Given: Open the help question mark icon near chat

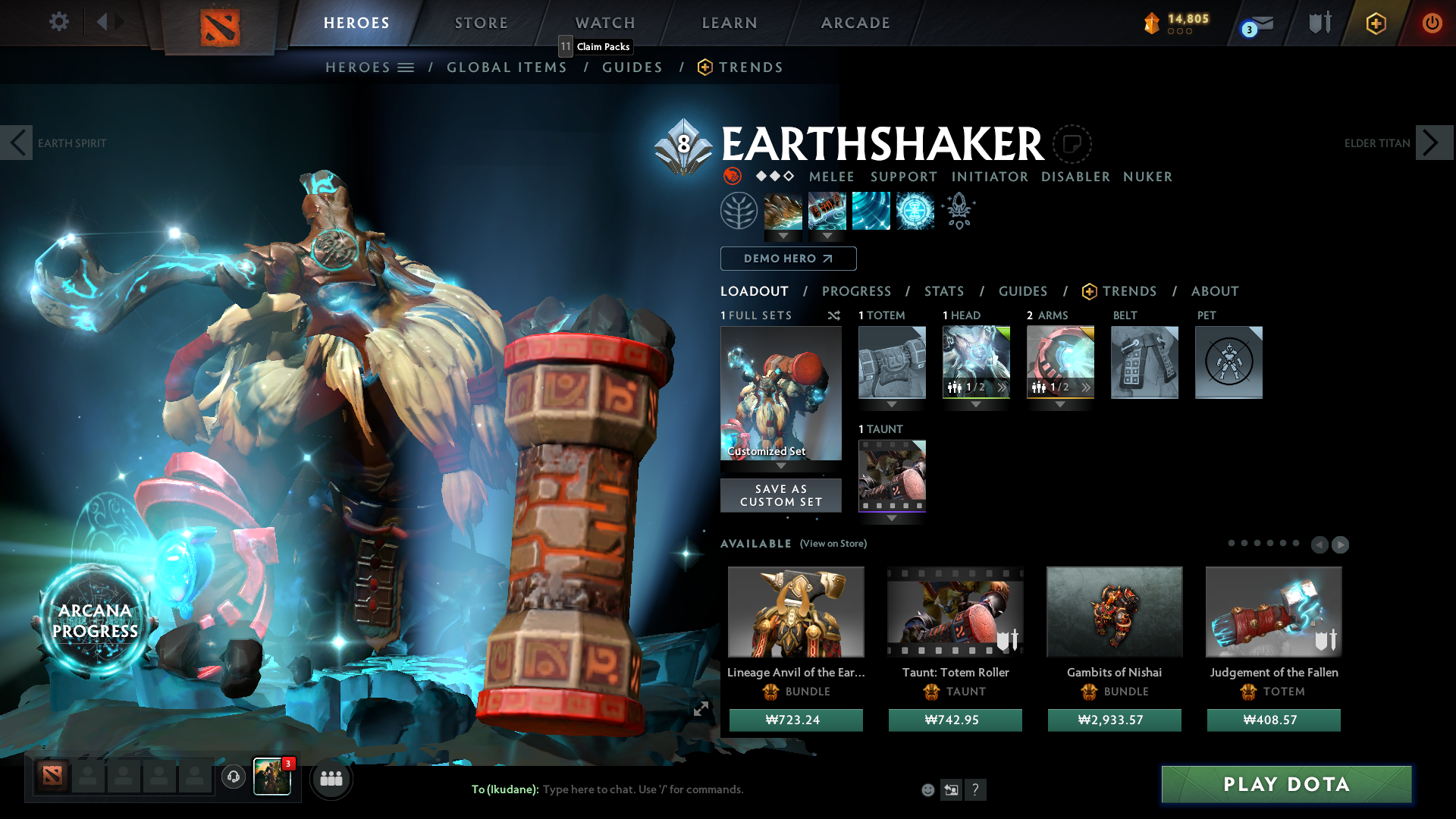Looking at the screenshot, I should coord(976,789).
